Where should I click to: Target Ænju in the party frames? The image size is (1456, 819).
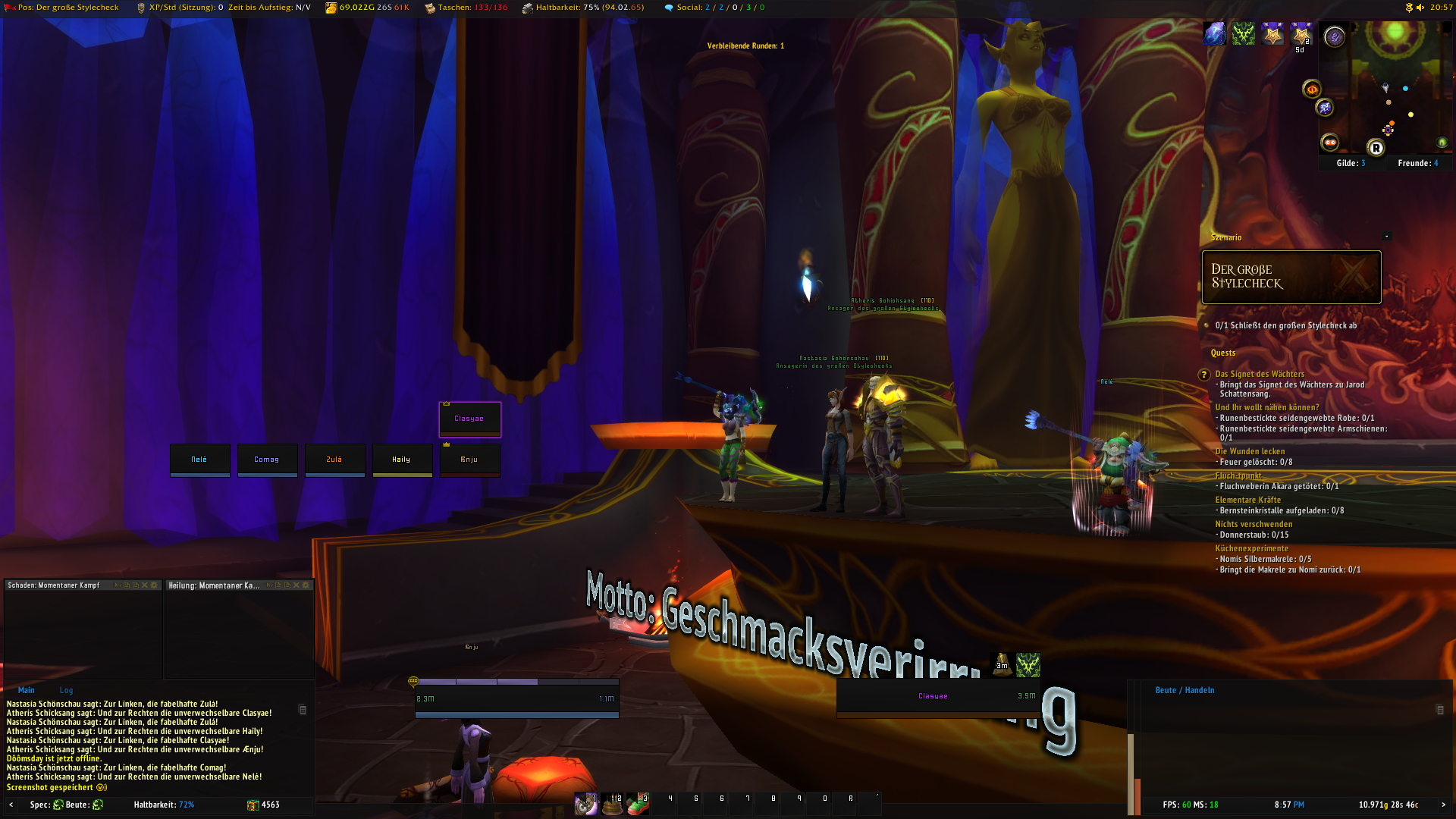[469, 460]
